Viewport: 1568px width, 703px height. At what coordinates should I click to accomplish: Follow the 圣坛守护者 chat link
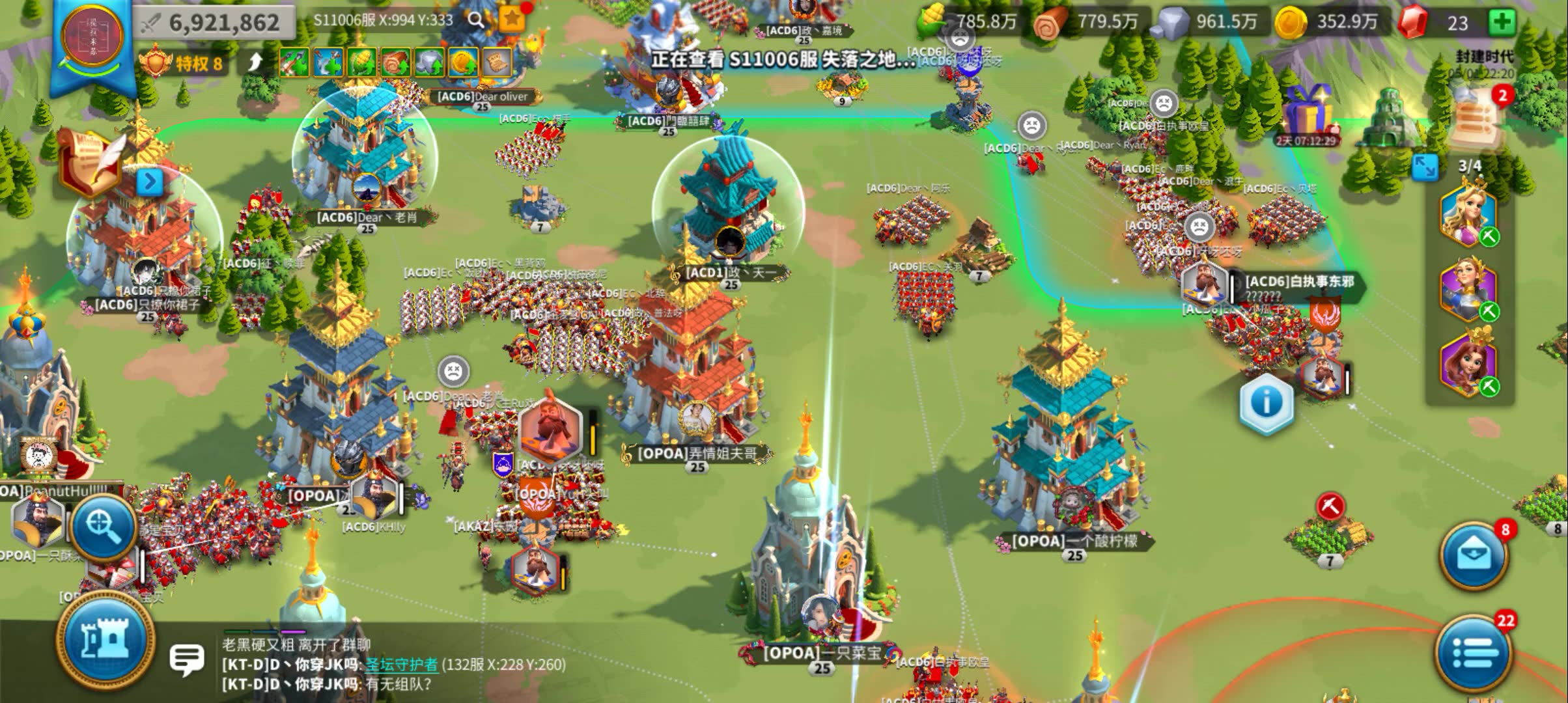click(401, 665)
